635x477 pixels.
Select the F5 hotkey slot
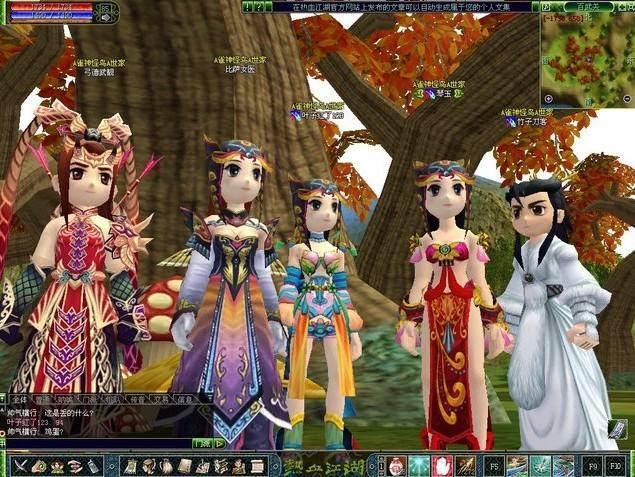point(494,466)
